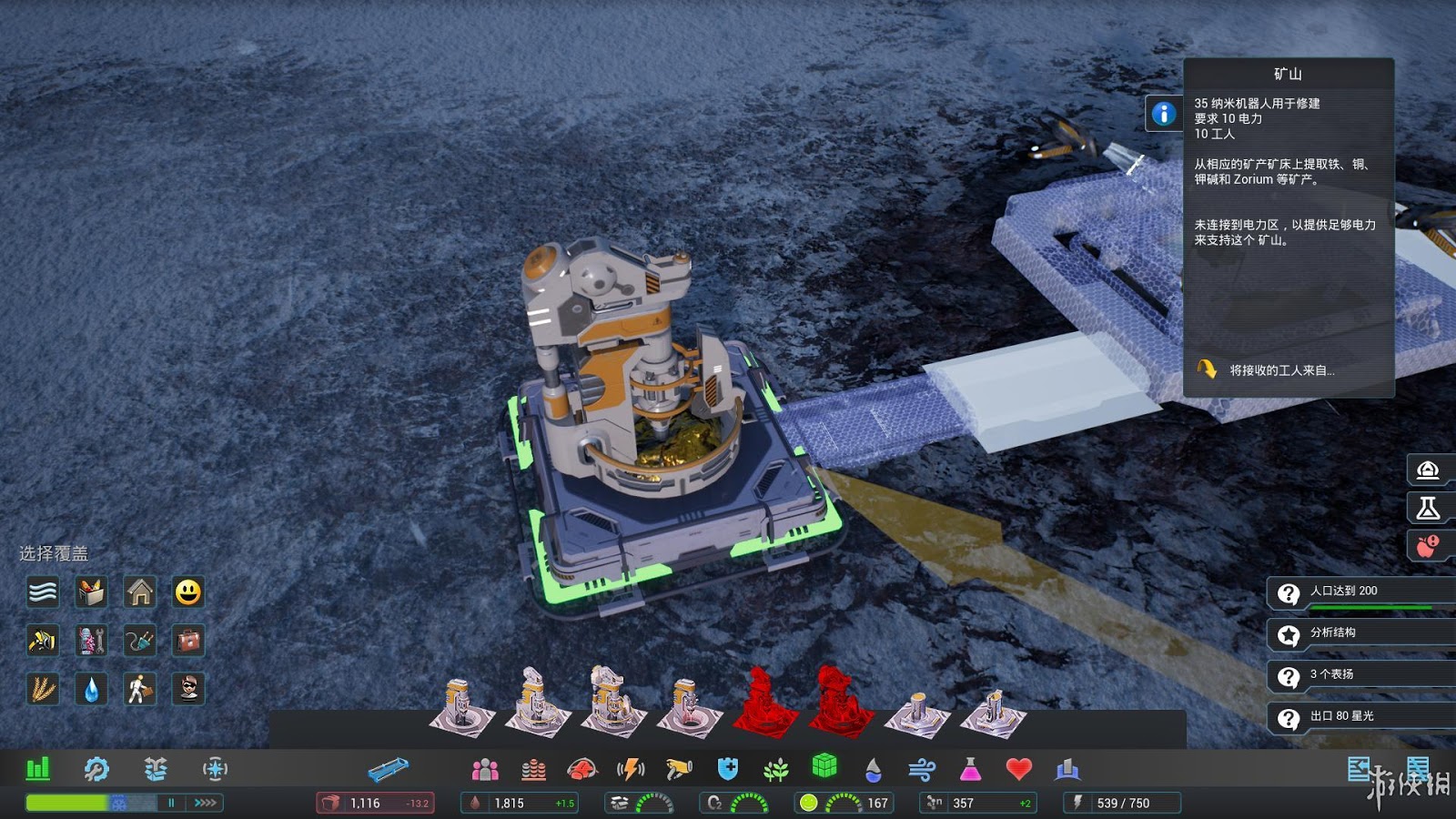
Task: Select the wrench and gear tool
Action: [96, 769]
